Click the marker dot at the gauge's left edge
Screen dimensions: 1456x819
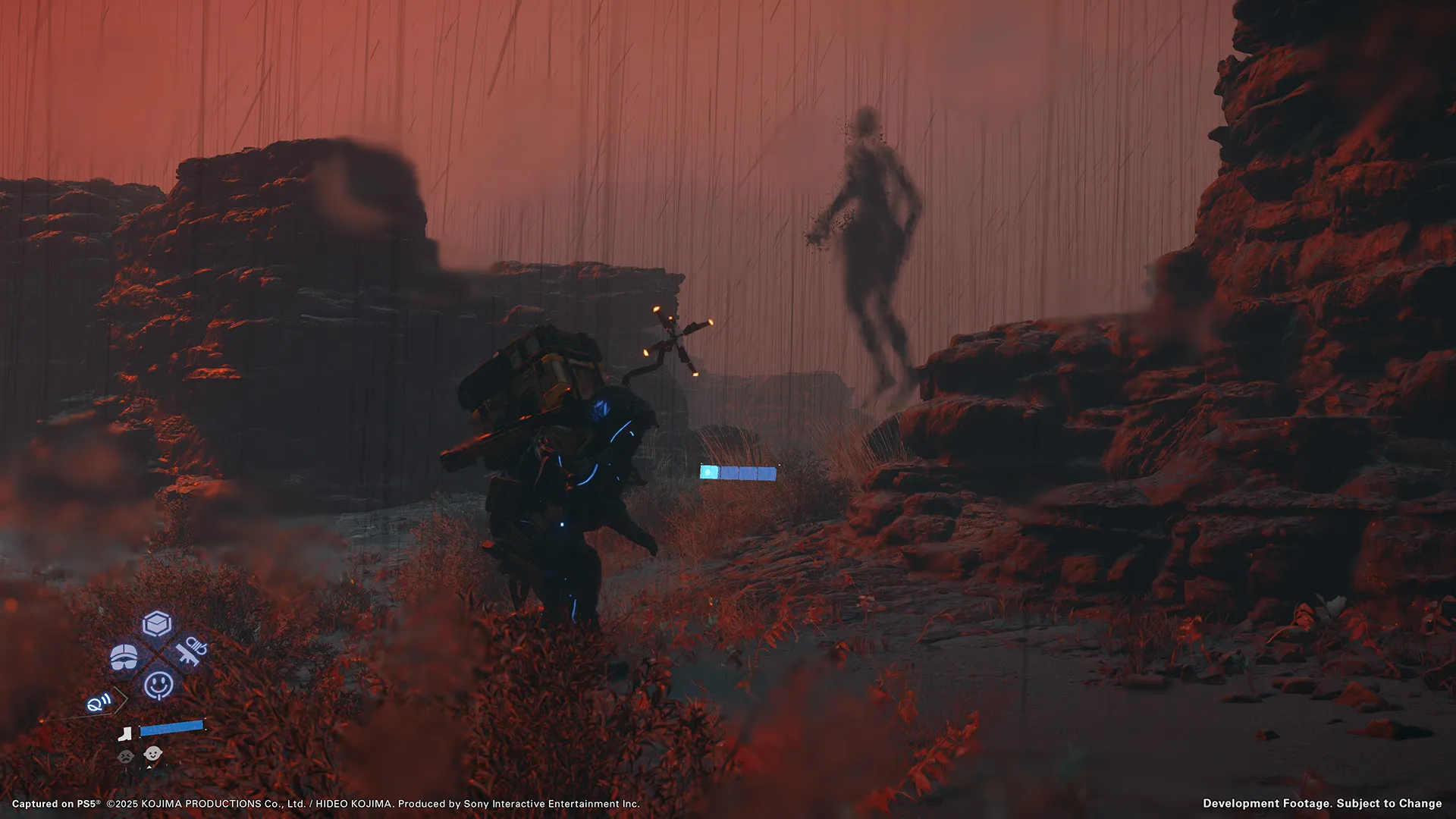pos(701,463)
